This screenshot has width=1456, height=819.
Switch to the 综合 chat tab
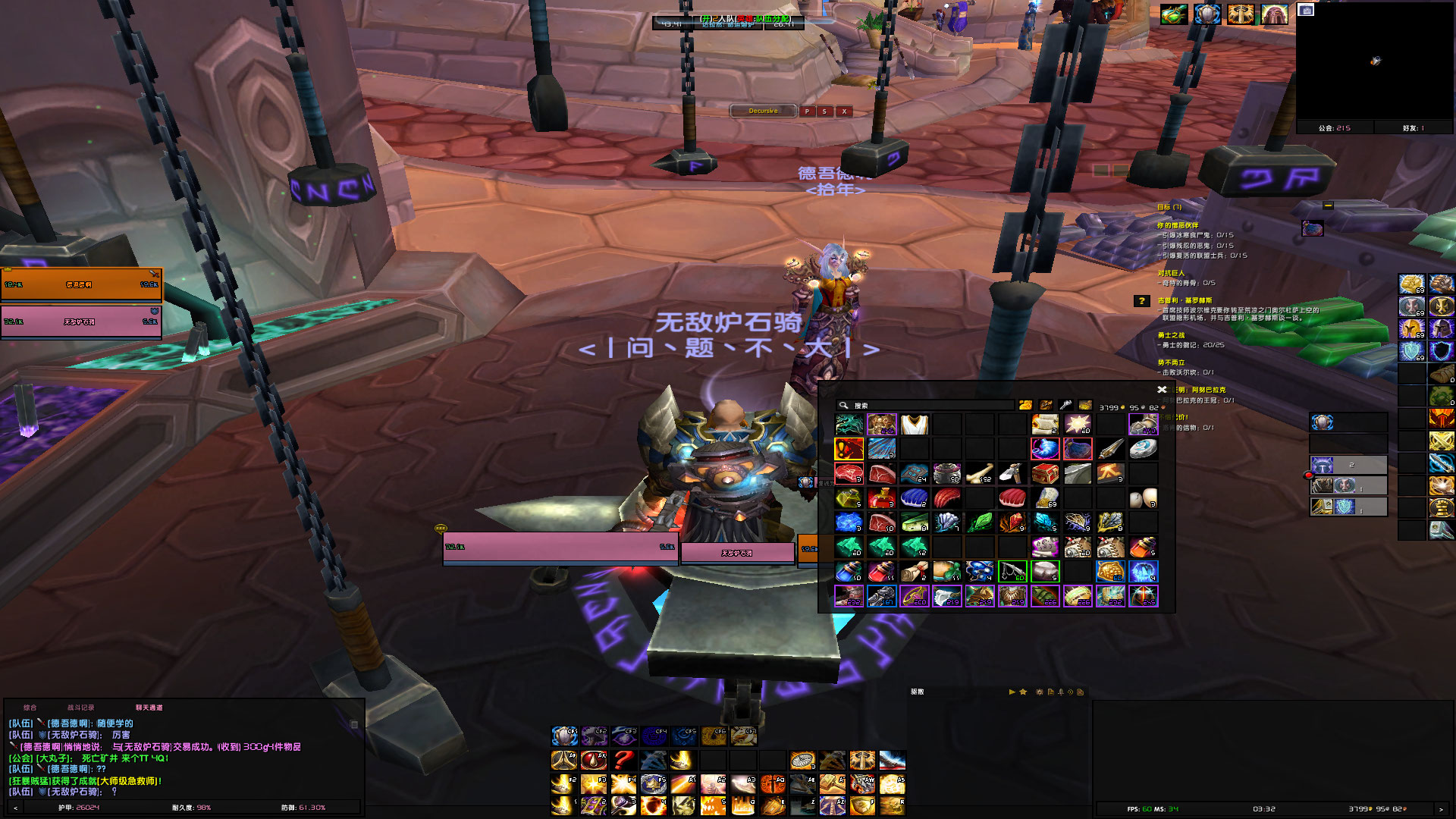[x=30, y=708]
